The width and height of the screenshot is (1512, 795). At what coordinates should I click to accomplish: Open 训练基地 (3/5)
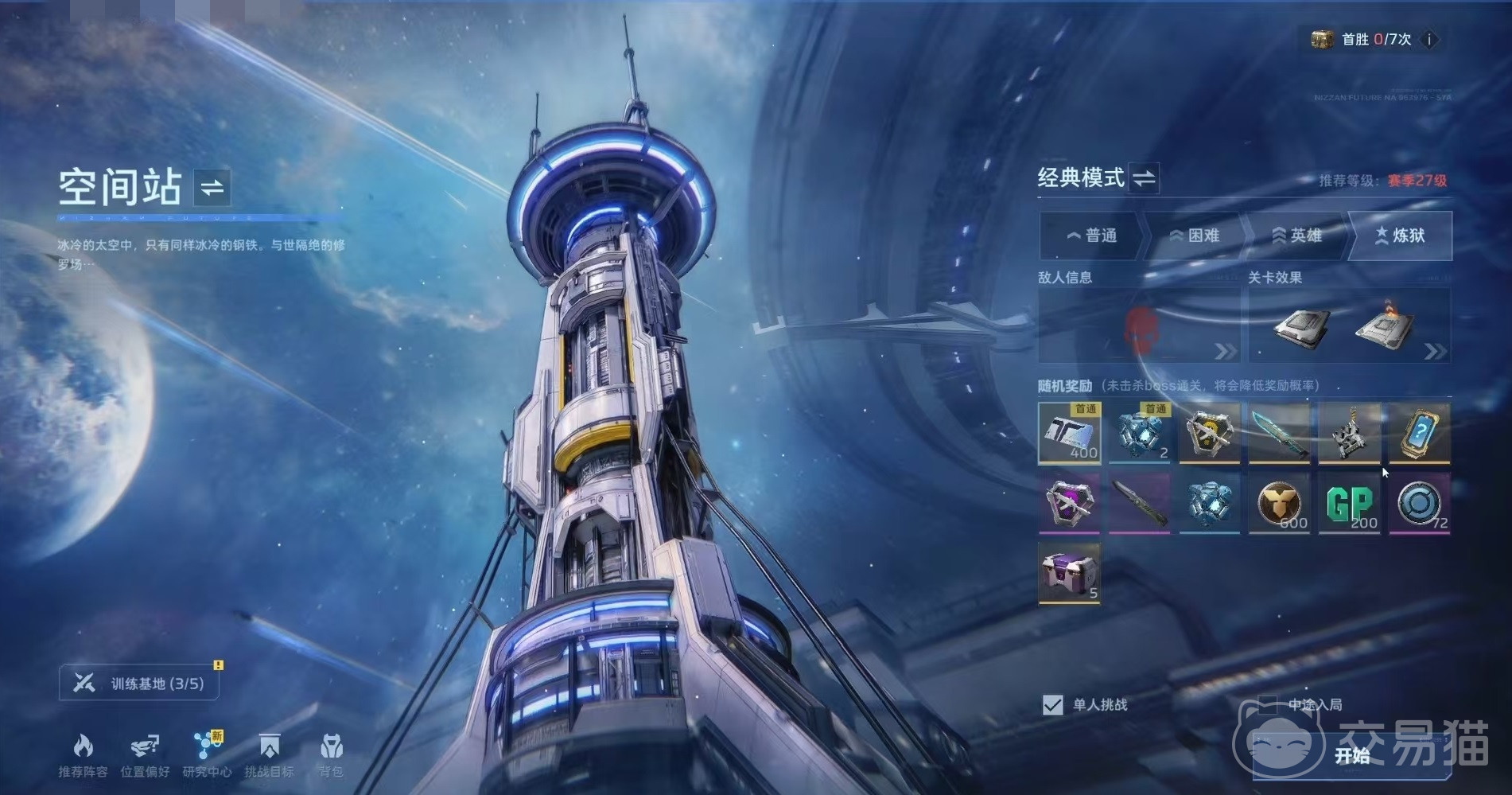click(139, 684)
